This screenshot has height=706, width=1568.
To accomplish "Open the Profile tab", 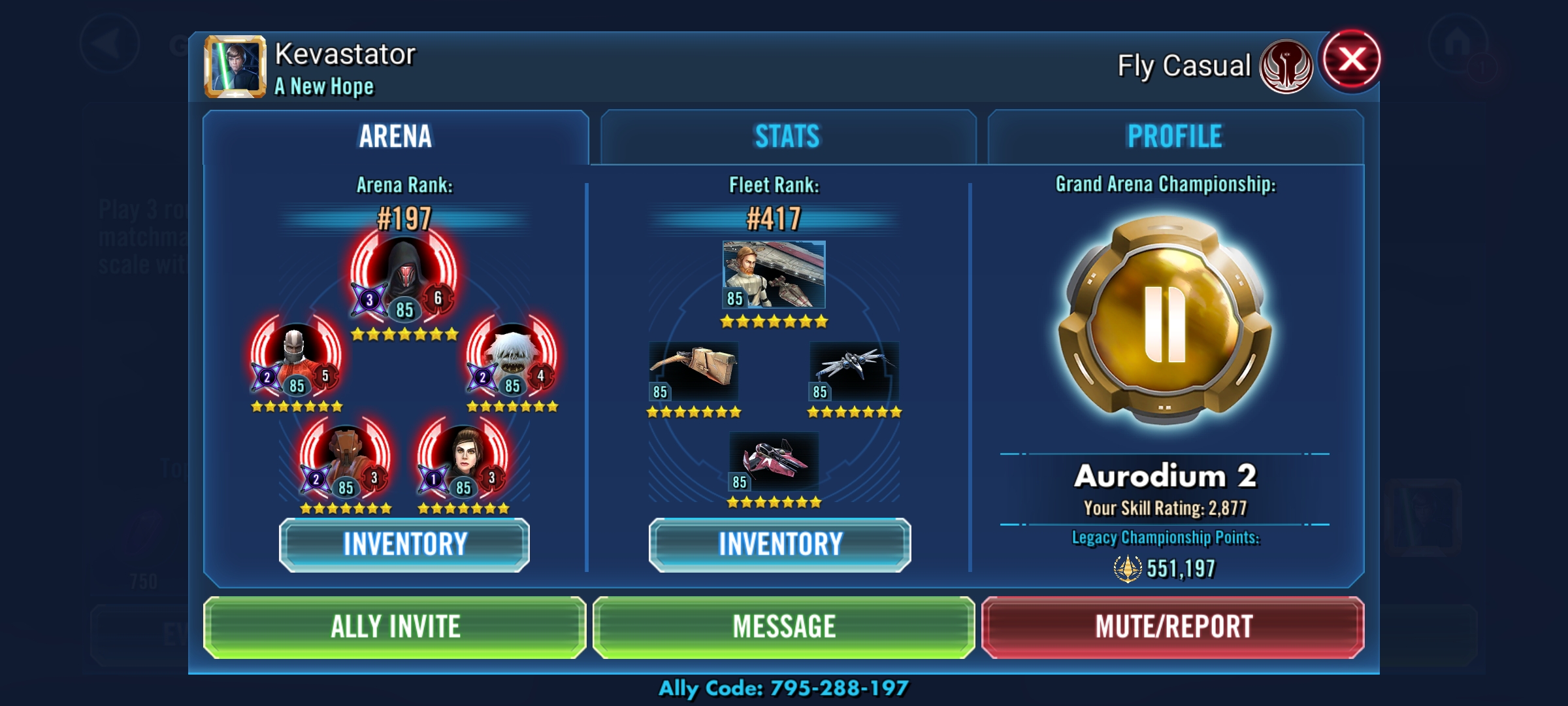I will coord(1175,137).
